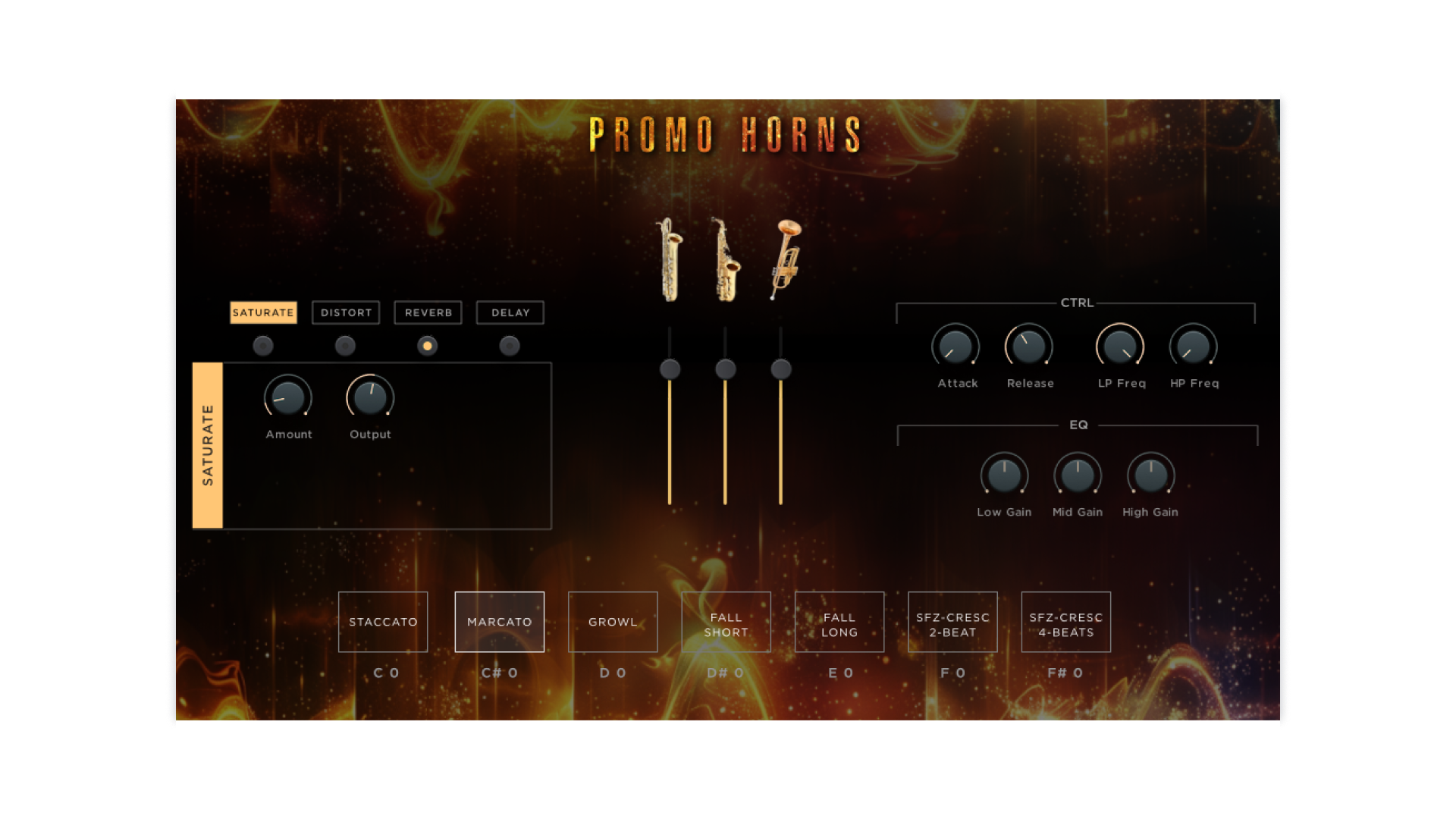Image resolution: width=1456 pixels, height=819 pixels.
Task: Click the LP Freq knob
Action: pos(1120,347)
